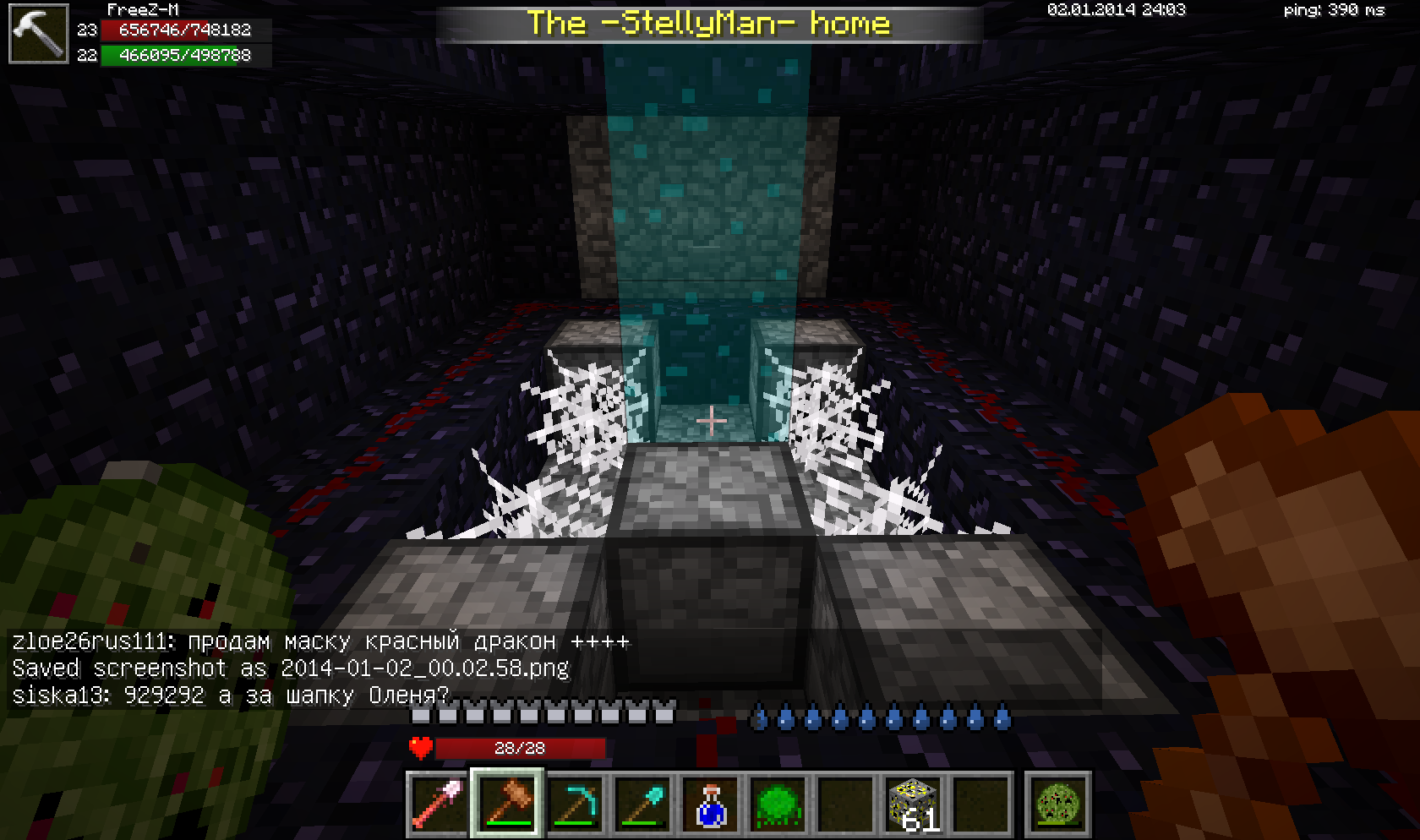
Task: Click the chat message from zloe26rus111
Action: [x=321, y=641]
